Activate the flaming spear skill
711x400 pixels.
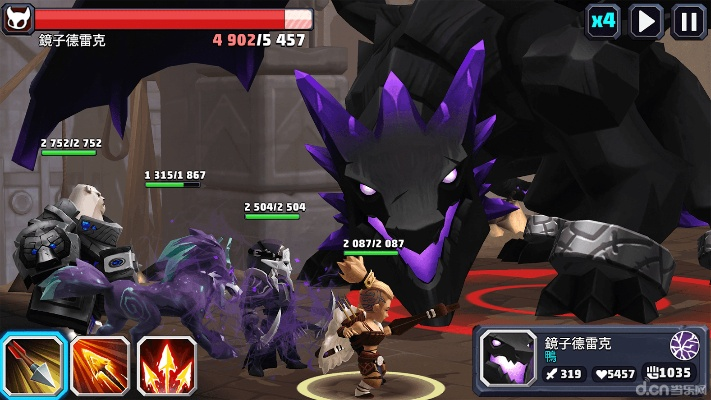point(100,365)
